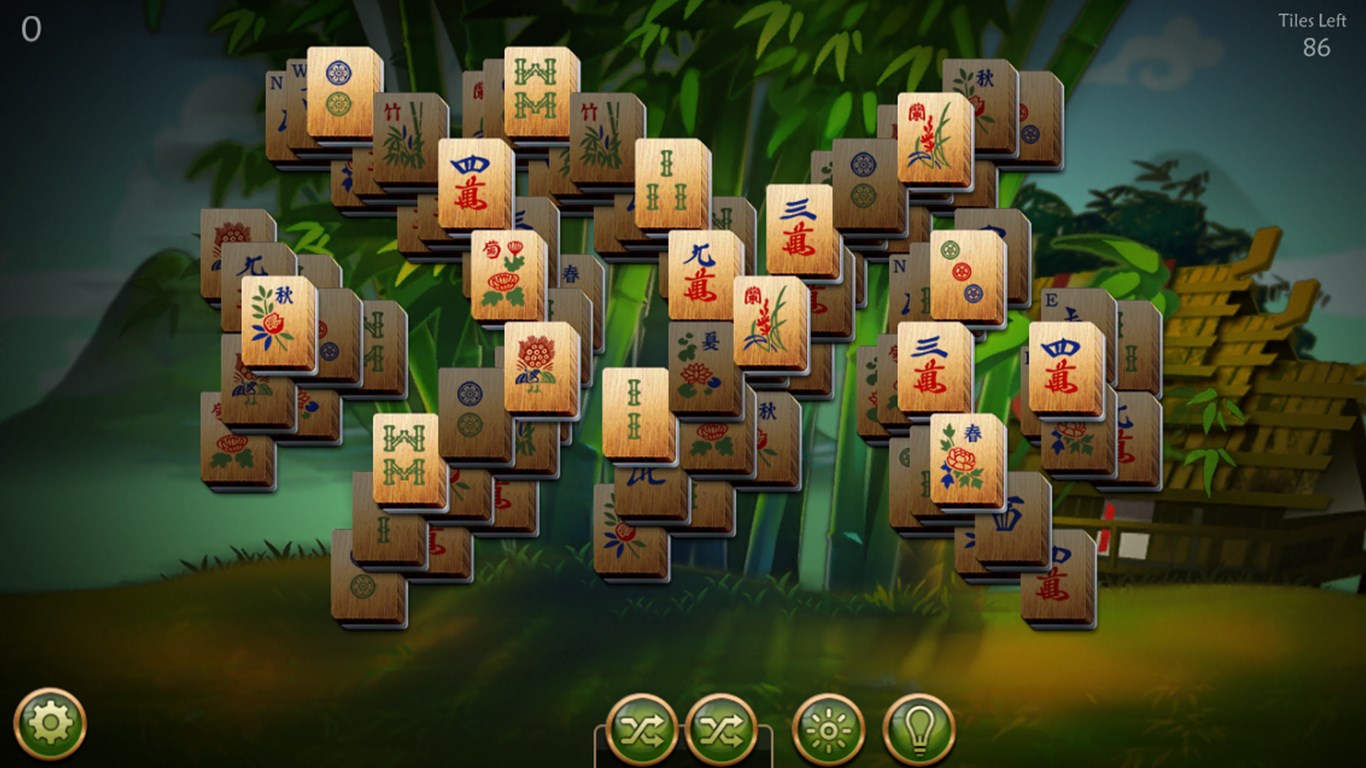Open the gear settings button
The image size is (1366, 768).
click(x=50, y=723)
